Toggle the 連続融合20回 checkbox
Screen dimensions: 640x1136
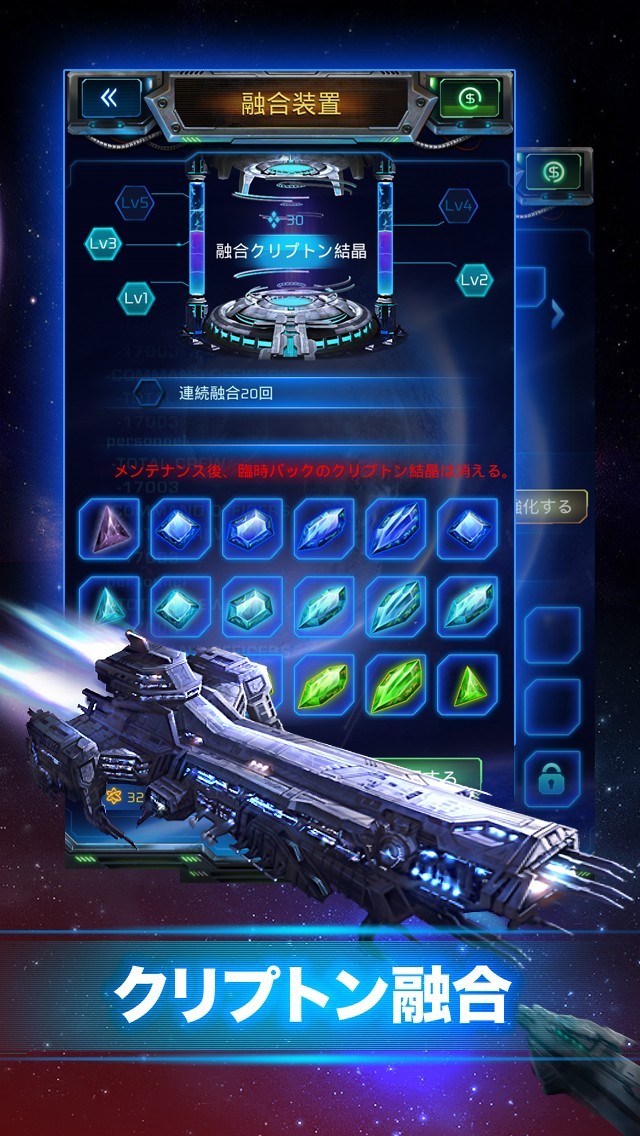point(148,393)
